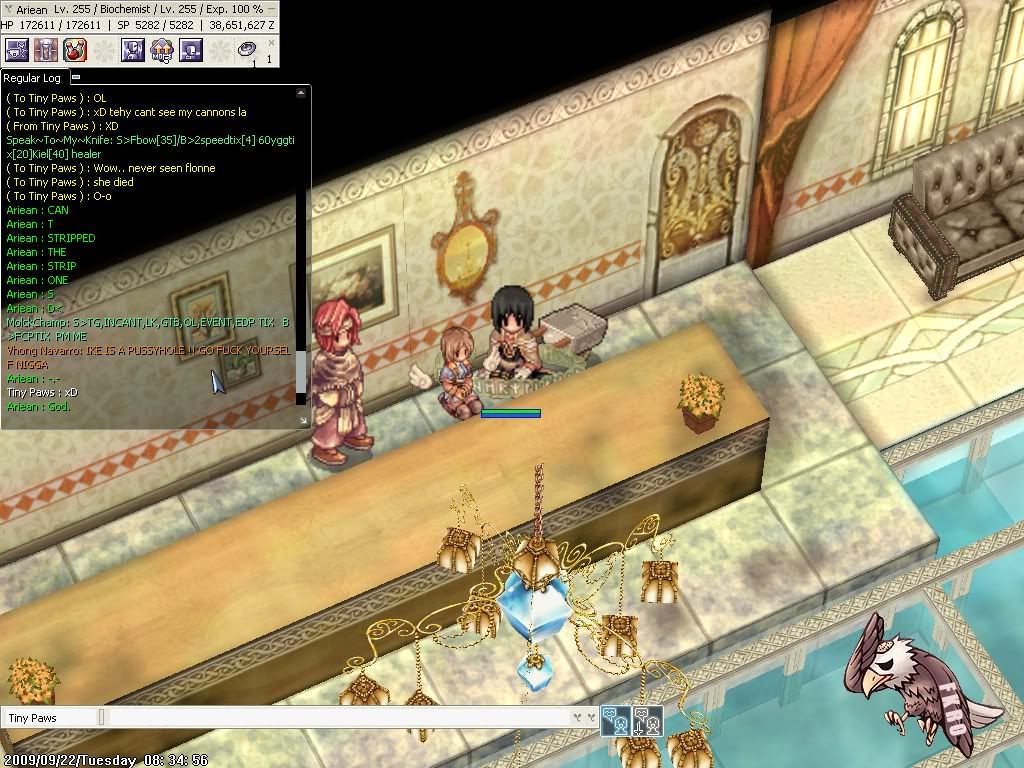Screen dimensions: 1024x768
Task: Toggle the right chat bubble button with arrow
Action: pos(647,718)
